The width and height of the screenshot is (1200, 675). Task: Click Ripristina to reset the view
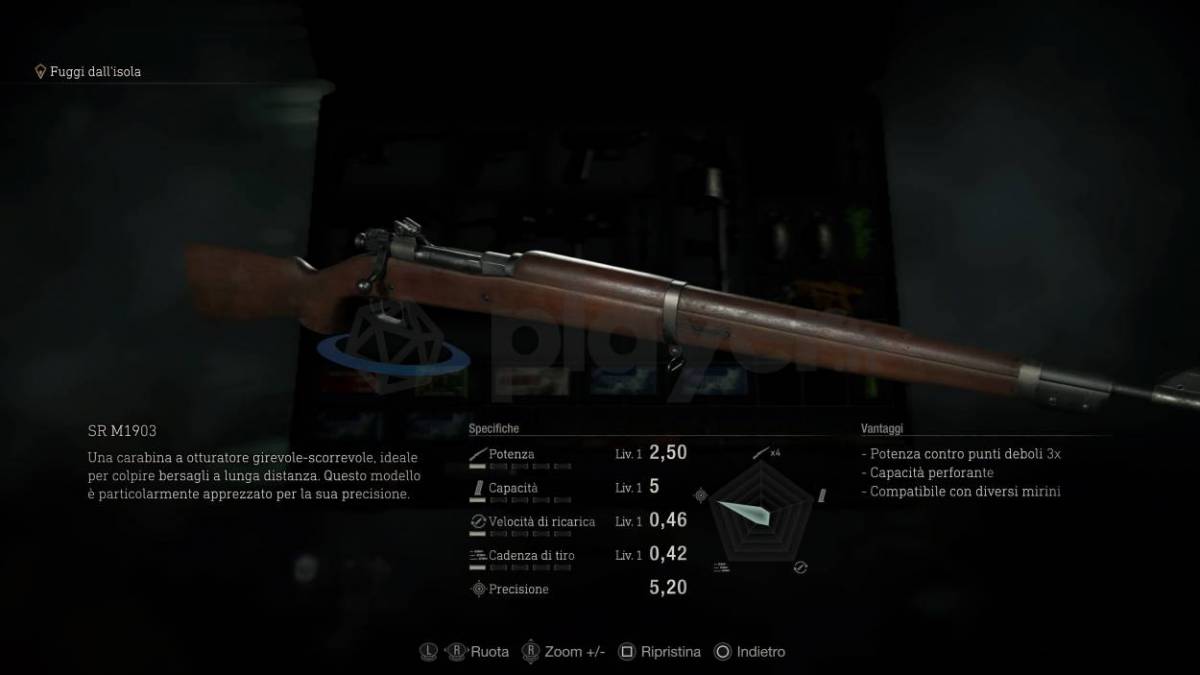click(x=659, y=652)
